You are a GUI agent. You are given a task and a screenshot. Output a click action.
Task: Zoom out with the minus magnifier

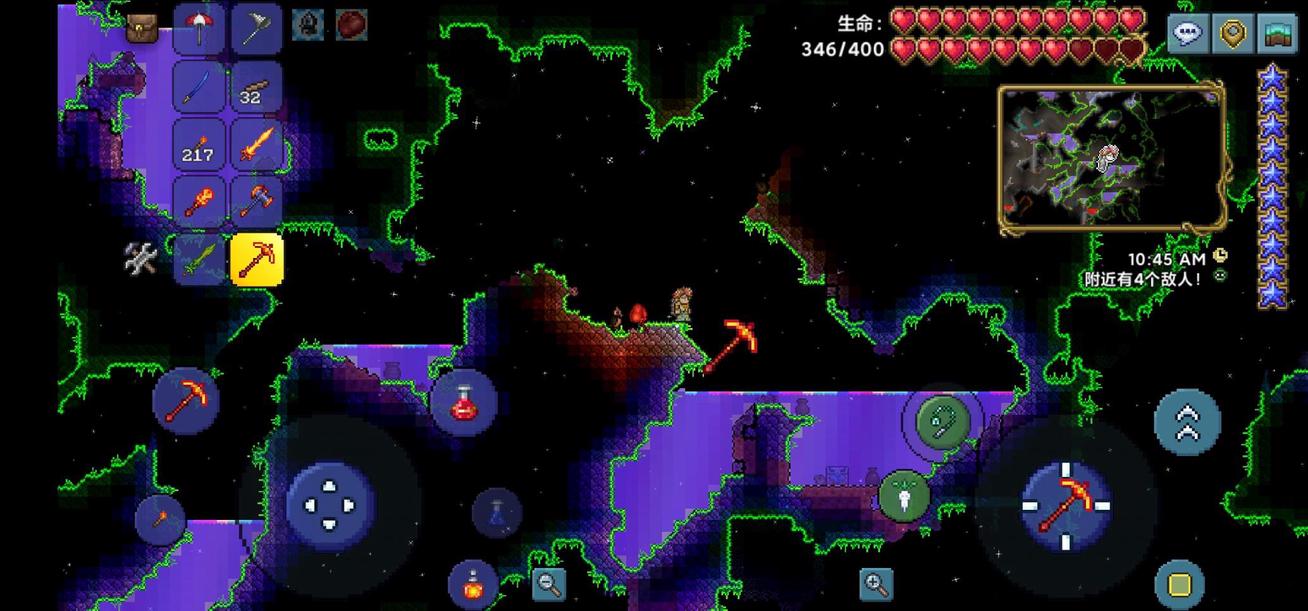click(549, 584)
